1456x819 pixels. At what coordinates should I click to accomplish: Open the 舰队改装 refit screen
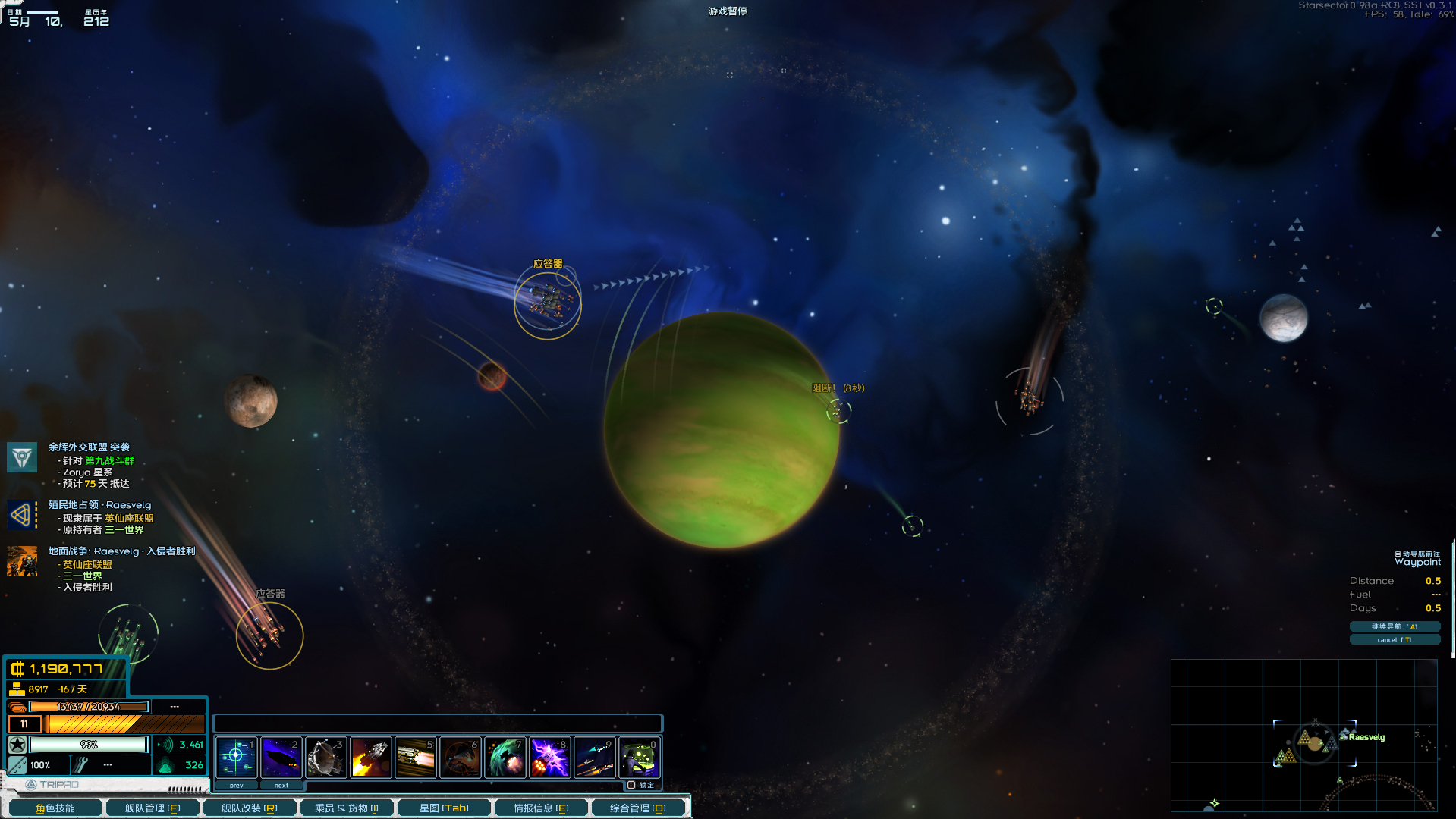[x=249, y=808]
